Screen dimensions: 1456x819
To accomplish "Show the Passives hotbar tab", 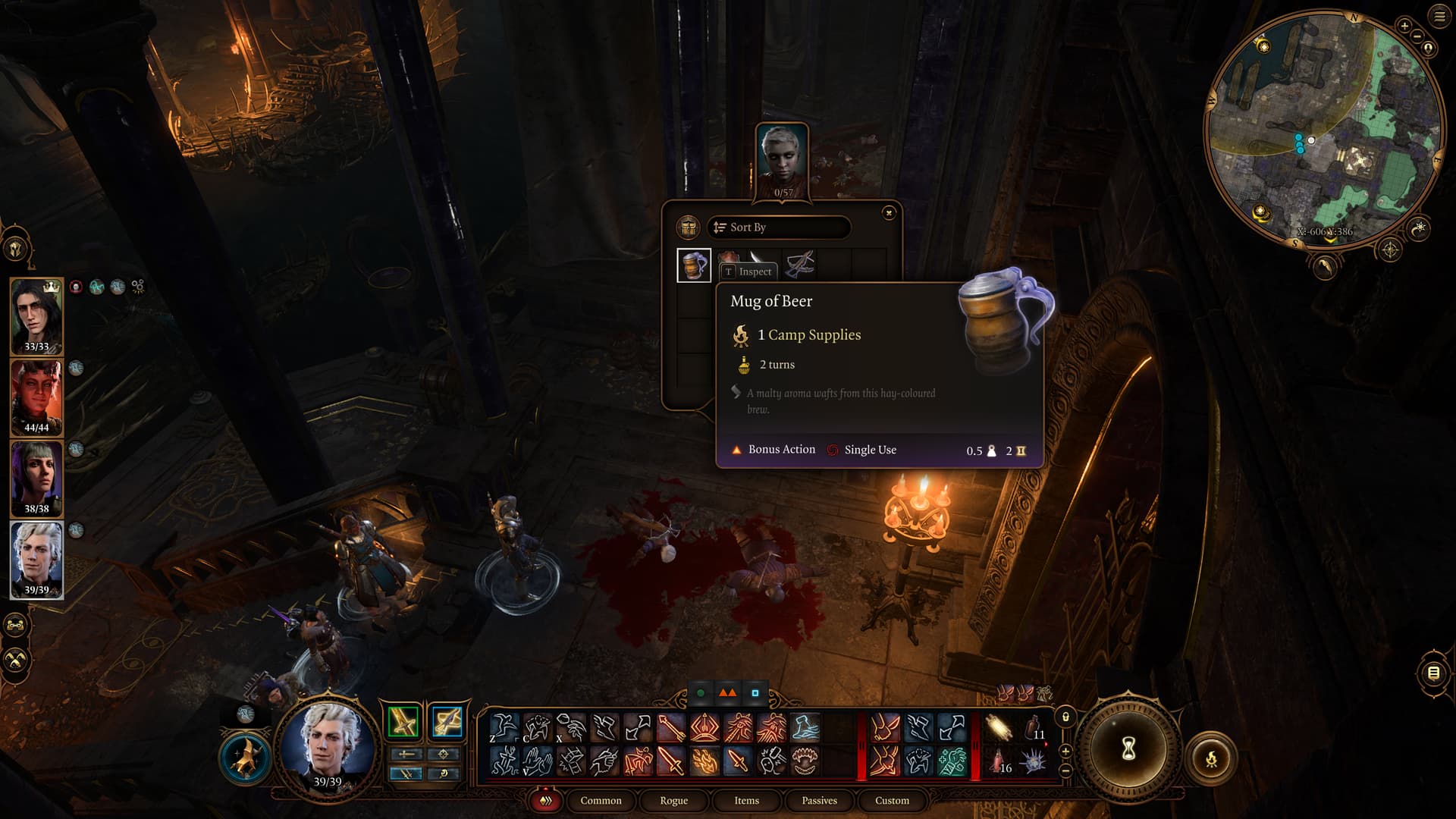I will [x=819, y=801].
